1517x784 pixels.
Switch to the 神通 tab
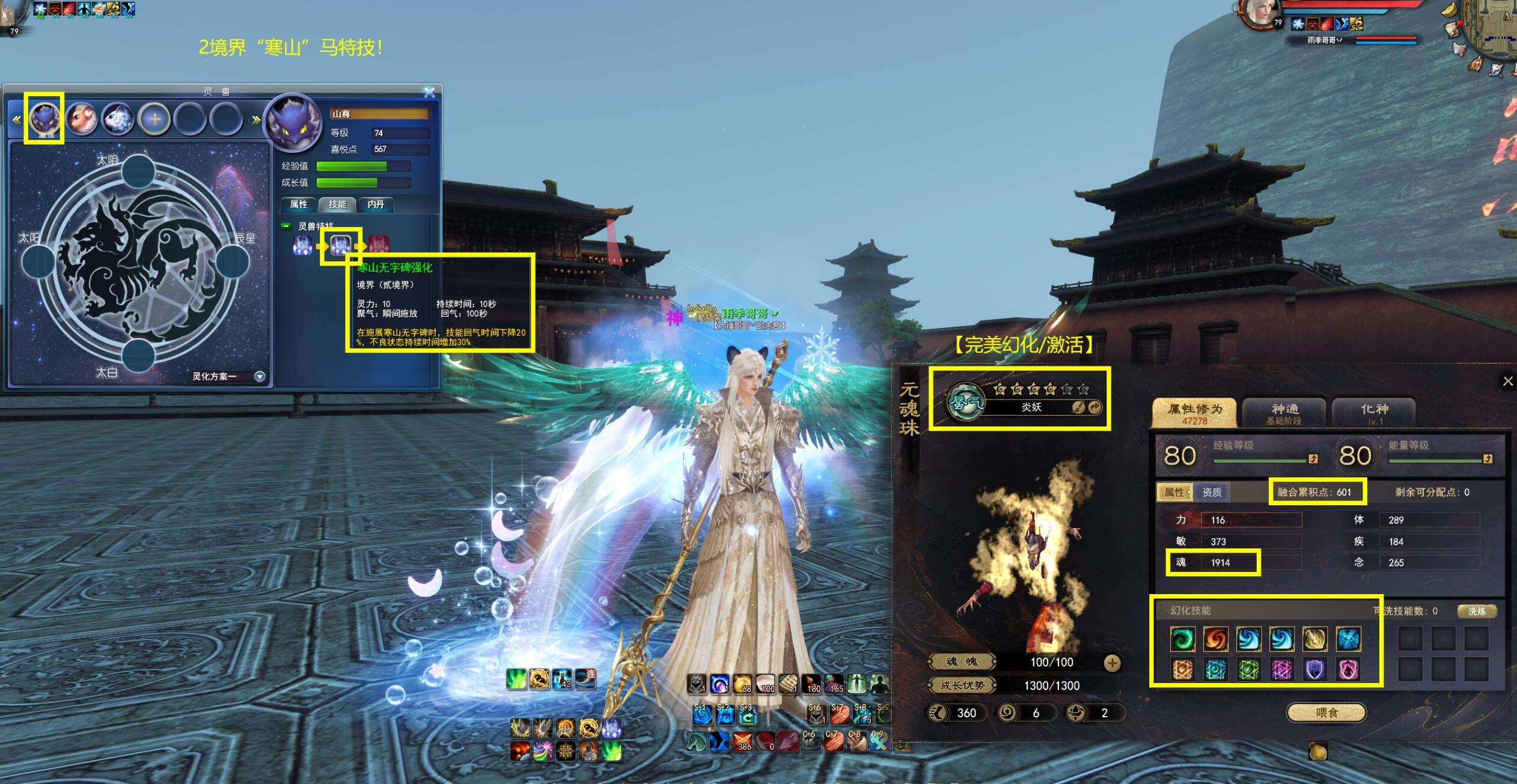tap(1284, 412)
